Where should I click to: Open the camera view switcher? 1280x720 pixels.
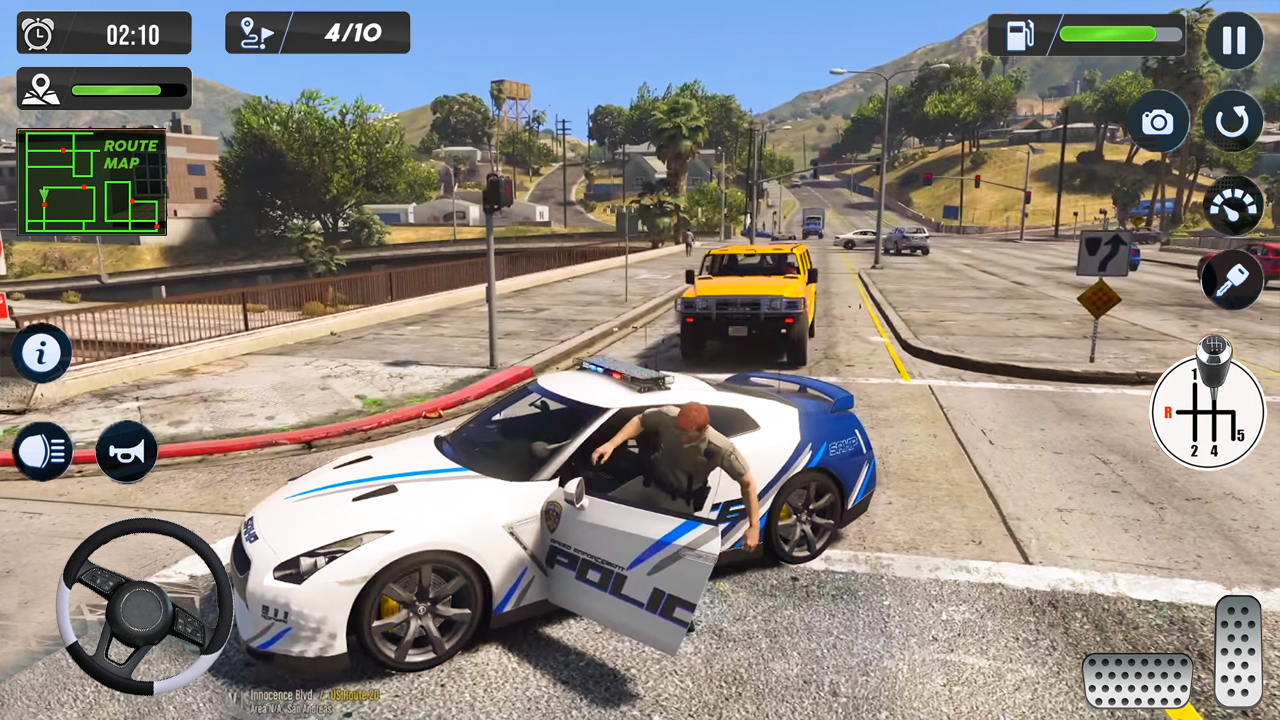[1157, 121]
